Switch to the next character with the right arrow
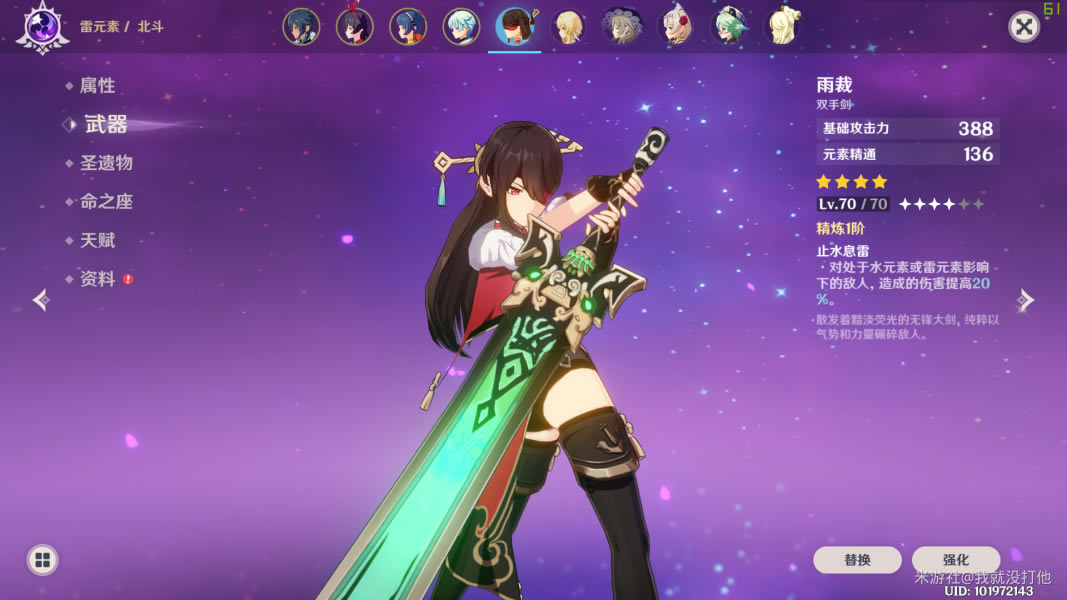 pyautogui.click(x=1025, y=300)
